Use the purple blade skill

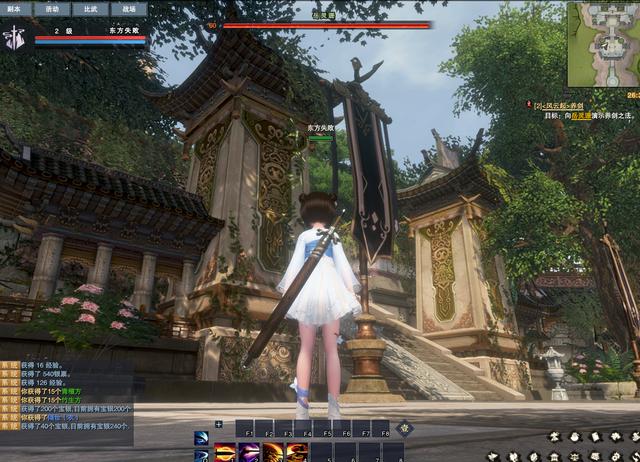point(249,451)
